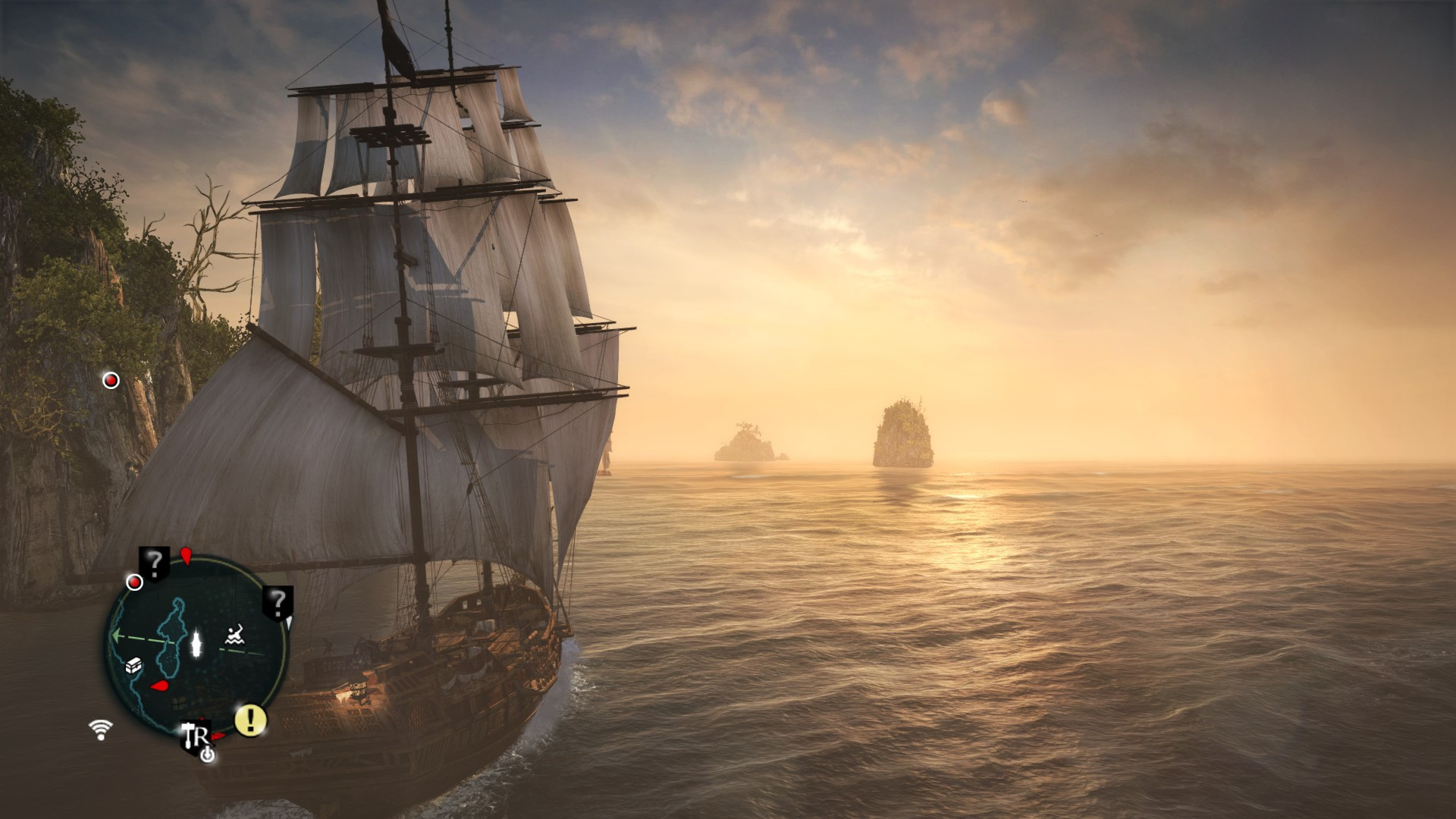The height and width of the screenshot is (819, 1456).
Task: Select the treasure chest marker on minimap
Action: pos(134,666)
